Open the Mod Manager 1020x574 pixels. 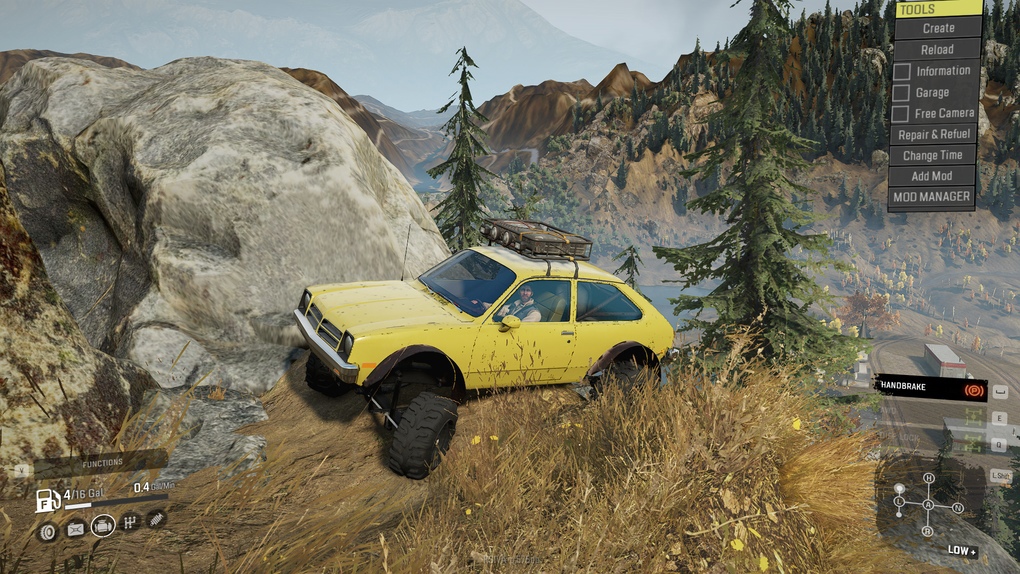[x=932, y=197]
